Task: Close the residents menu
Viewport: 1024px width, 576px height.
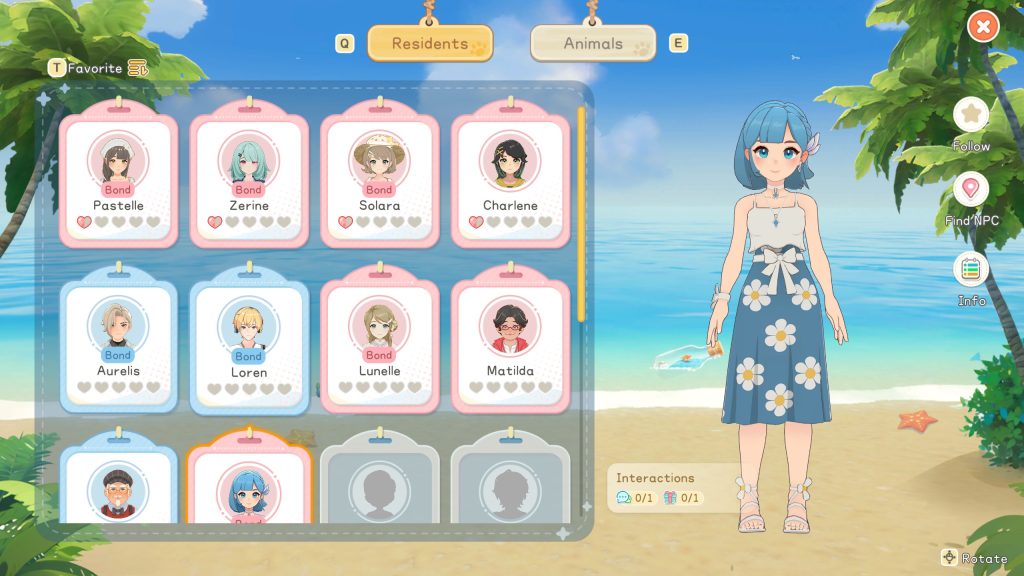Action: [x=983, y=27]
